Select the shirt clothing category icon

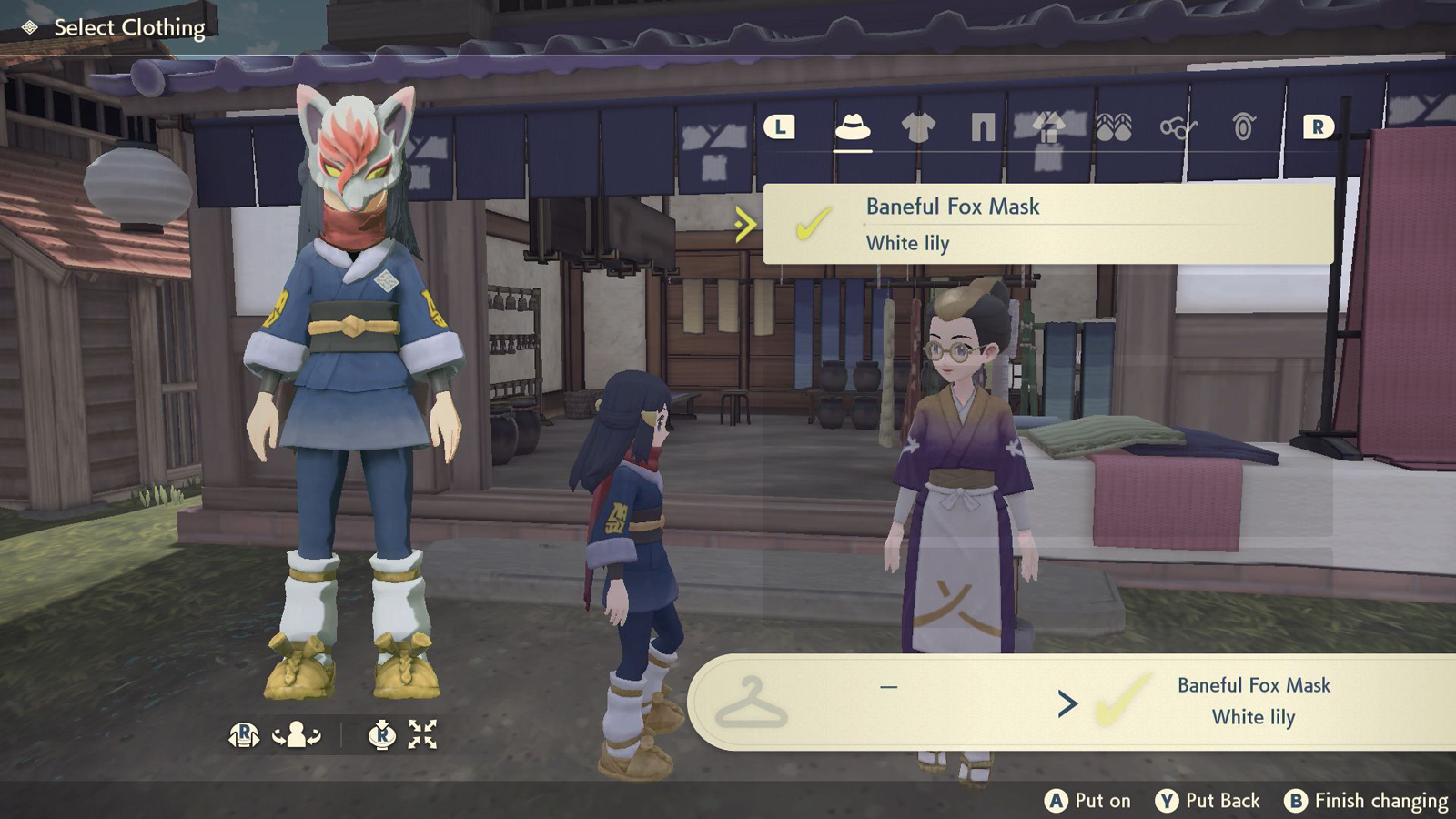[921, 126]
